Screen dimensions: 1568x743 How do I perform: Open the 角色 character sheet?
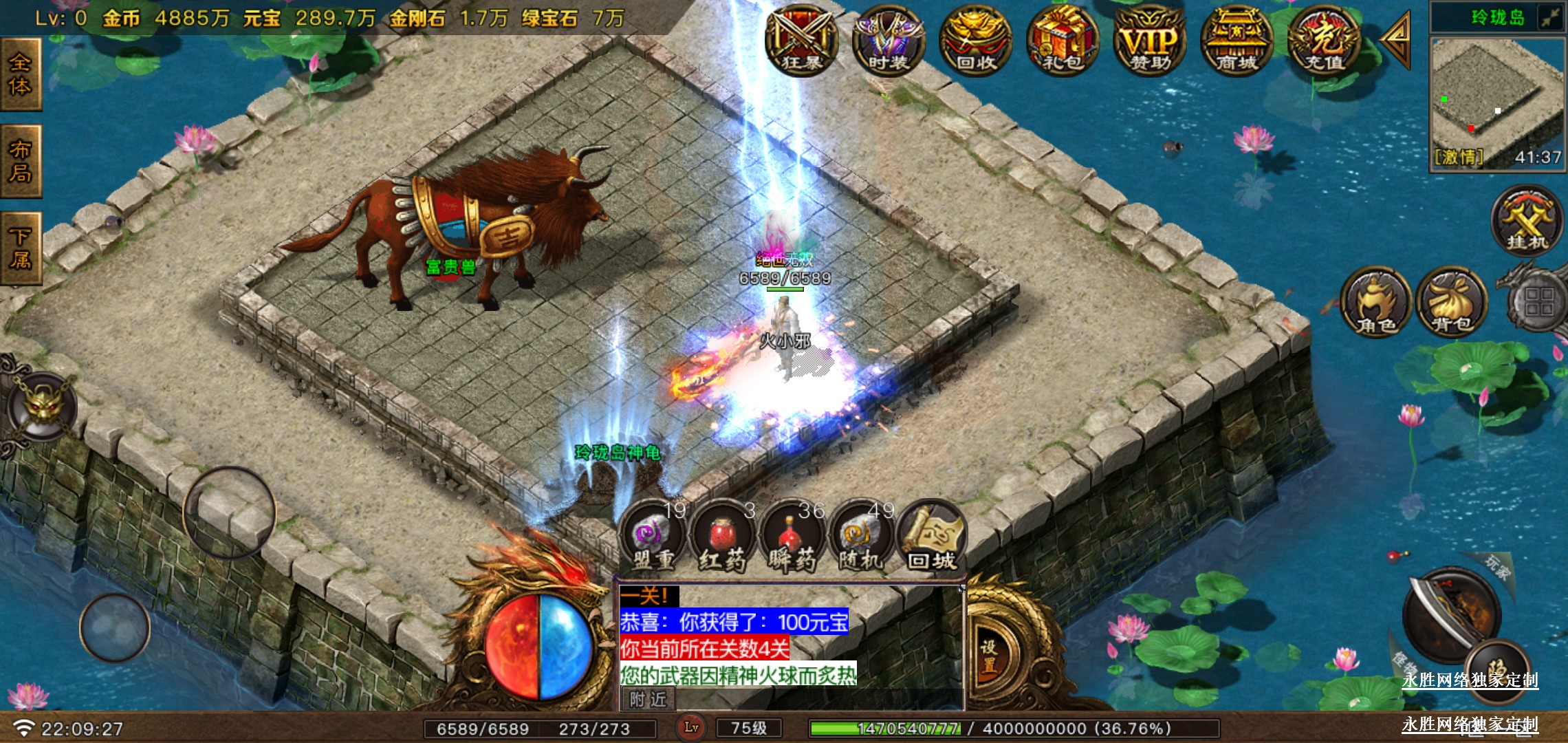point(1375,303)
